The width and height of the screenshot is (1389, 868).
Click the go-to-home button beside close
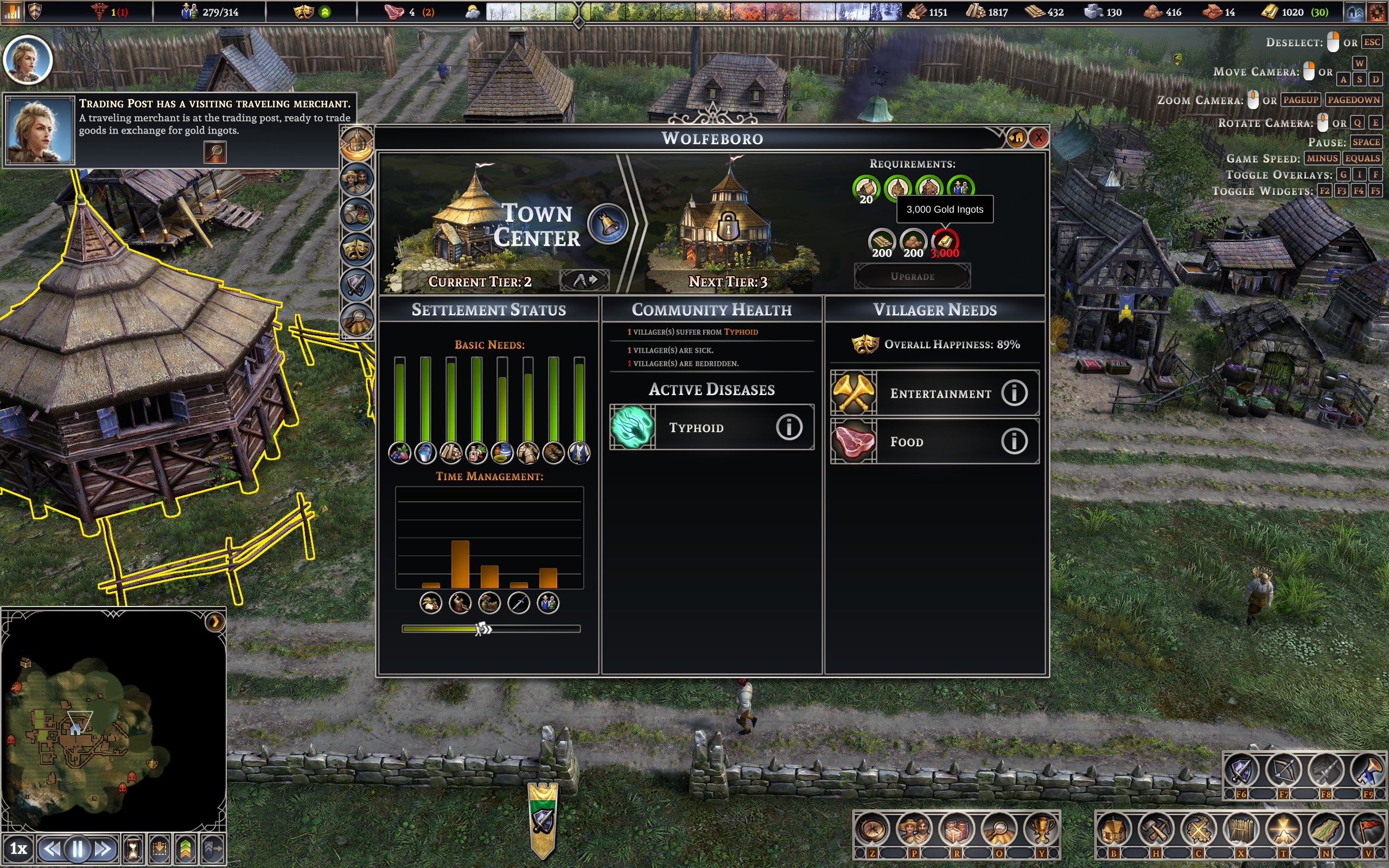pos(1016,138)
